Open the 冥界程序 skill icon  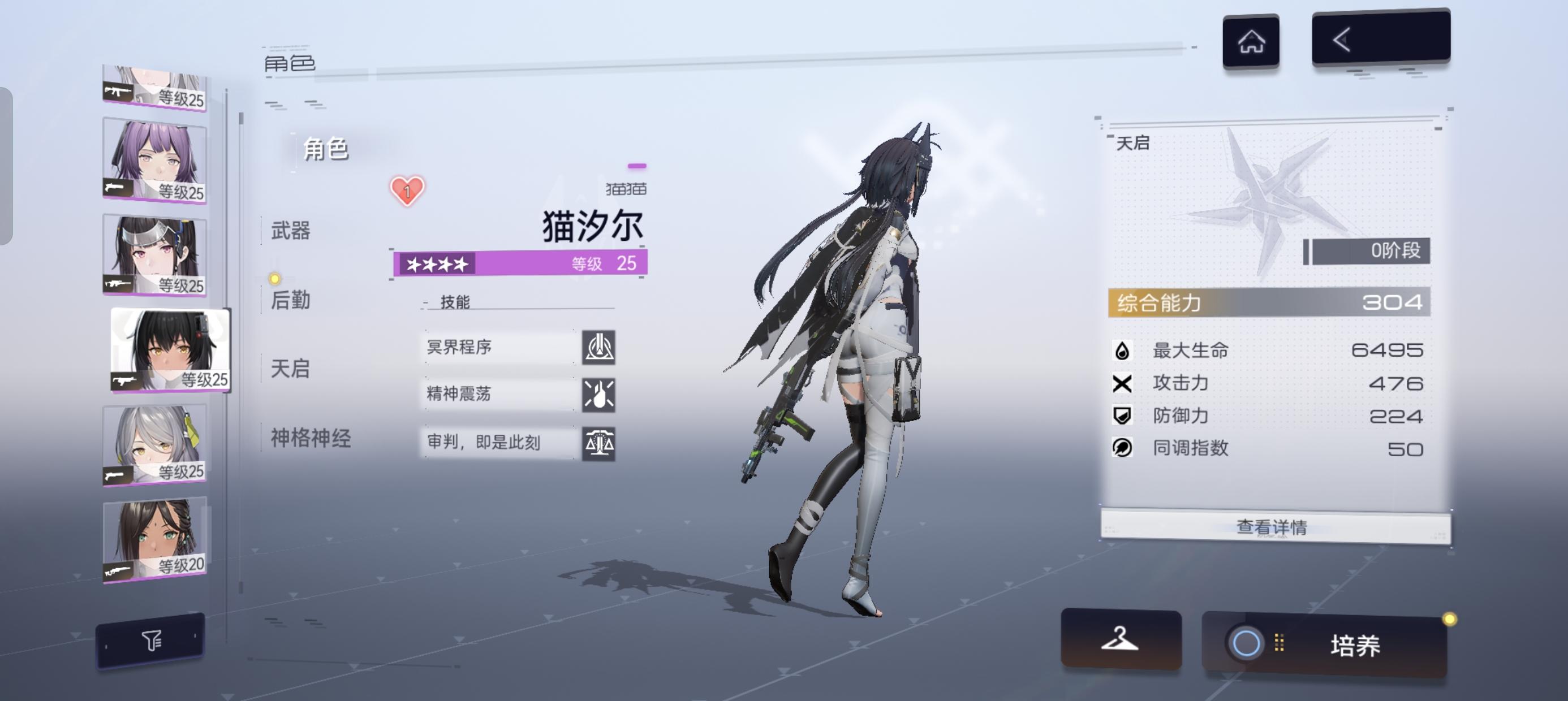(600, 348)
